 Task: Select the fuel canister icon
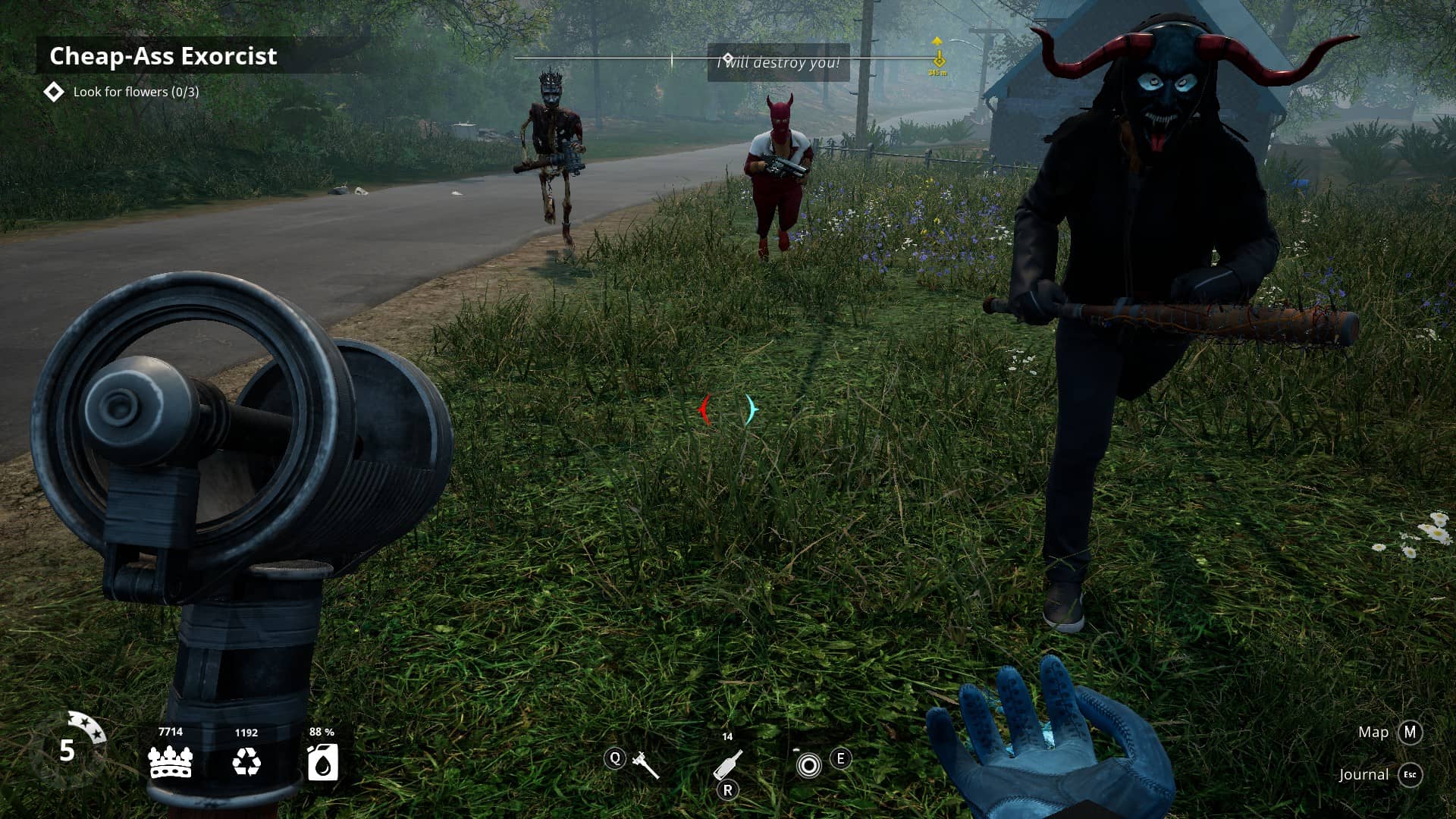pos(322,761)
